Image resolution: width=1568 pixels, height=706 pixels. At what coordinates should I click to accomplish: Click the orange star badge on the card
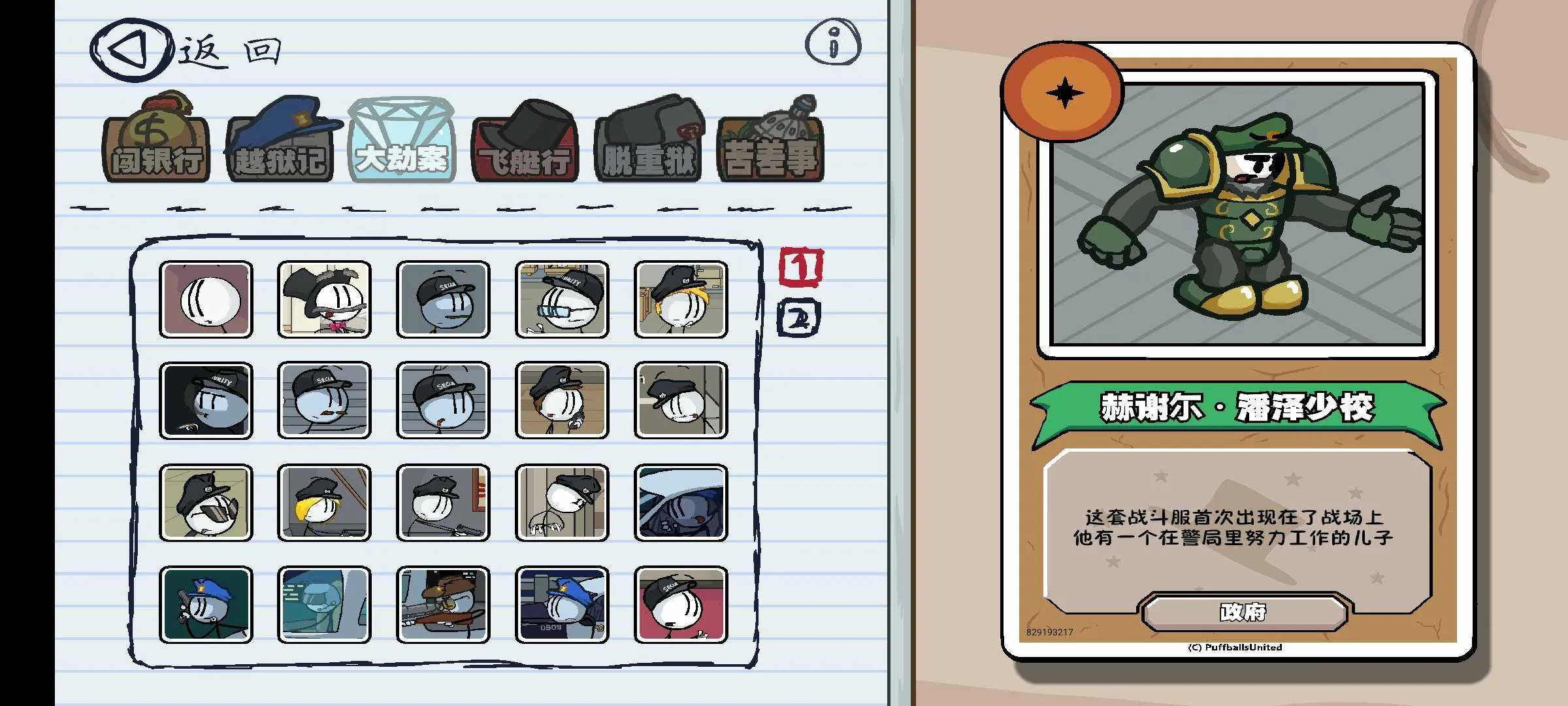tap(1065, 92)
